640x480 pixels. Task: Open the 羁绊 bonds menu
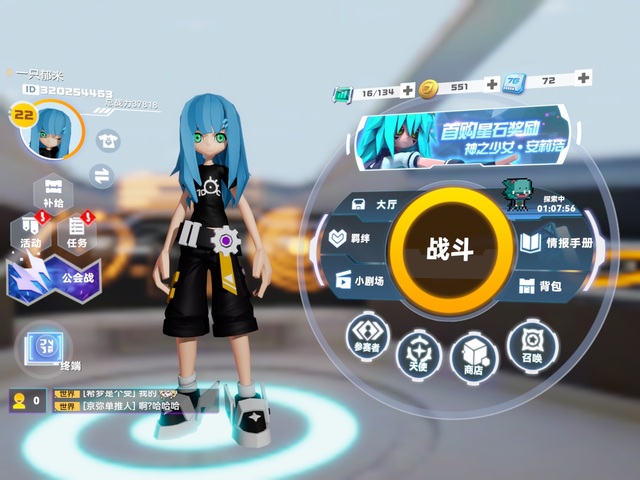coord(355,240)
